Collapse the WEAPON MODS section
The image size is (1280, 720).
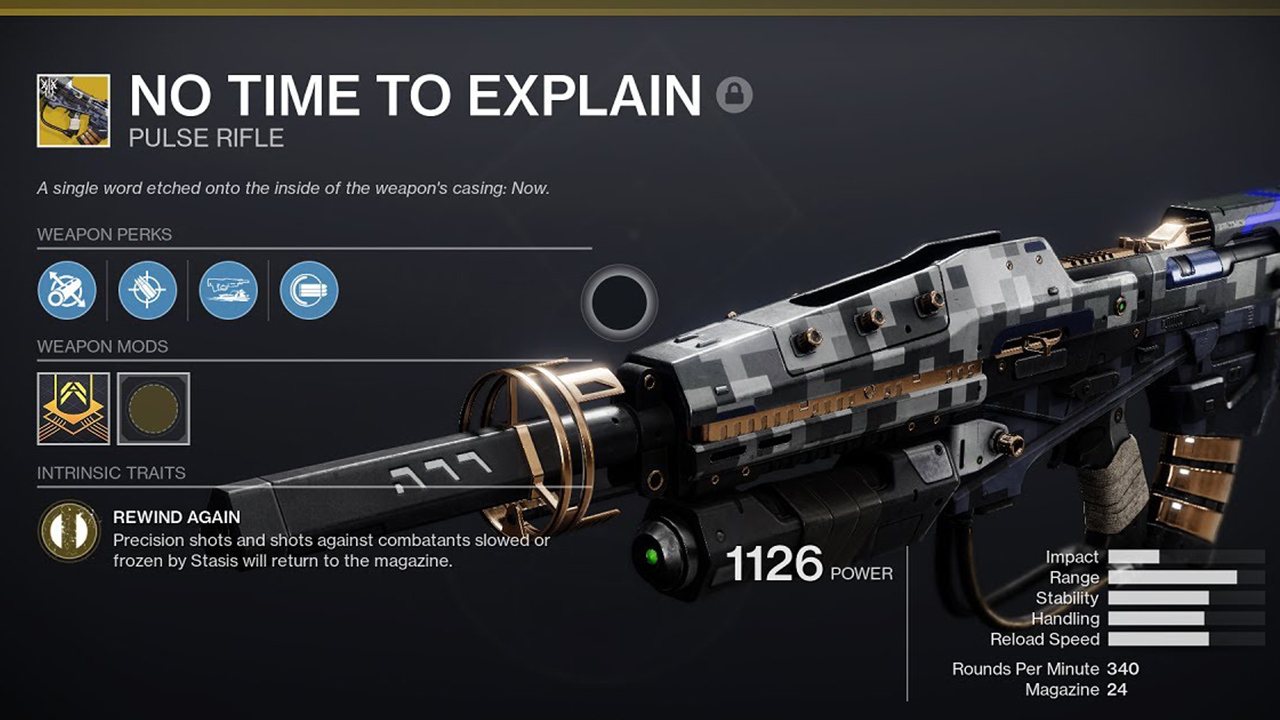click(101, 346)
